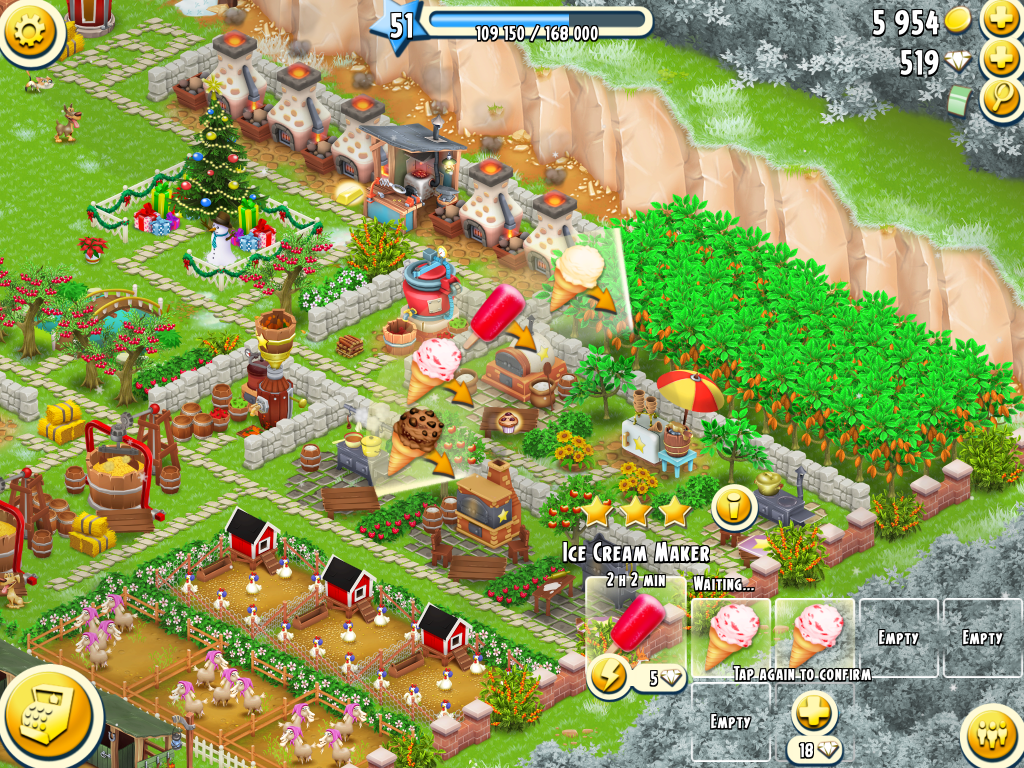The width and height of the screenshot is (1024, 768).
Task: Show Ice Cream Maker info
Action: click(733, 509)
